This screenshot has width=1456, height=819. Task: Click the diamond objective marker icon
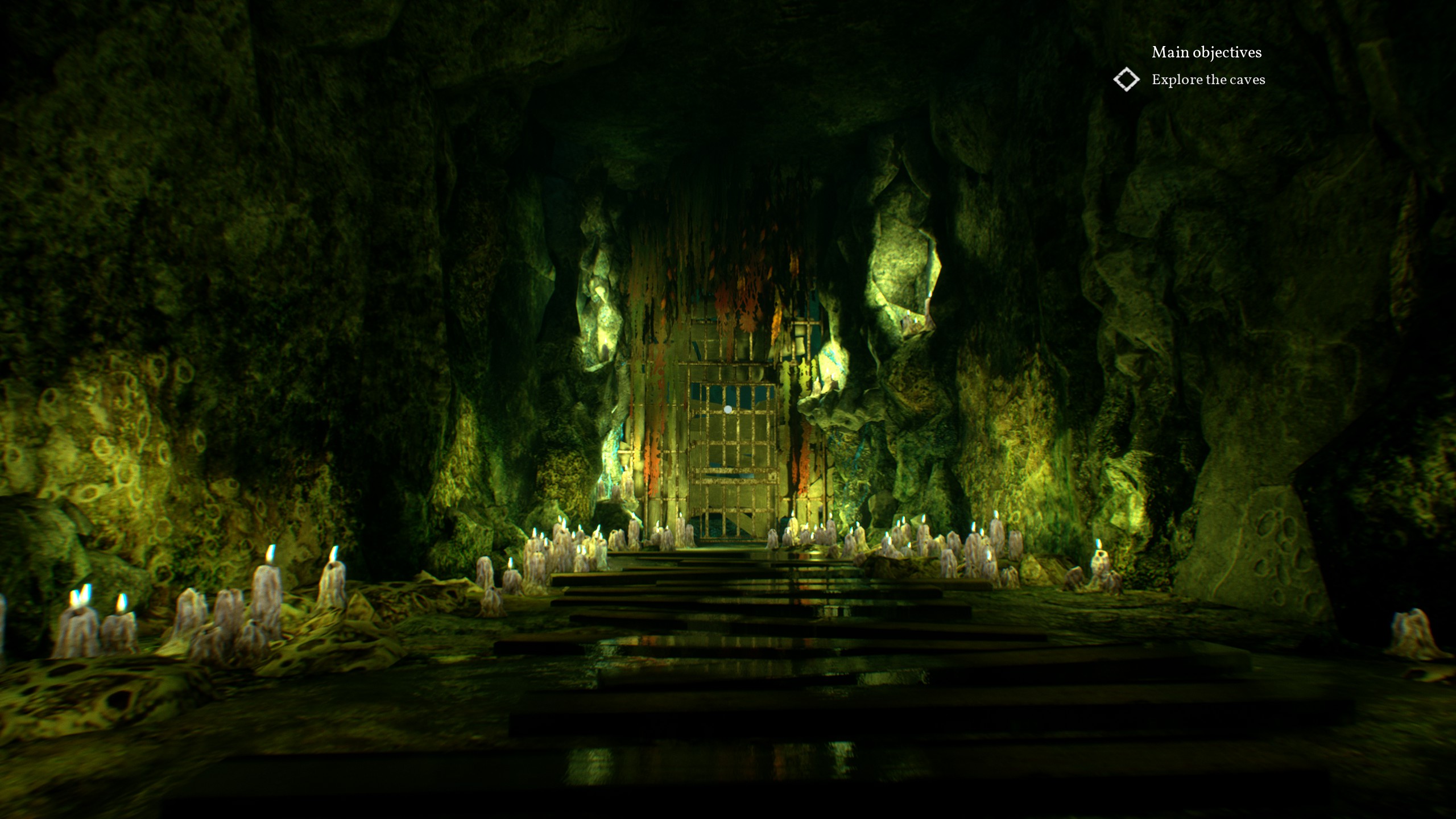(x=1126, y=80)
